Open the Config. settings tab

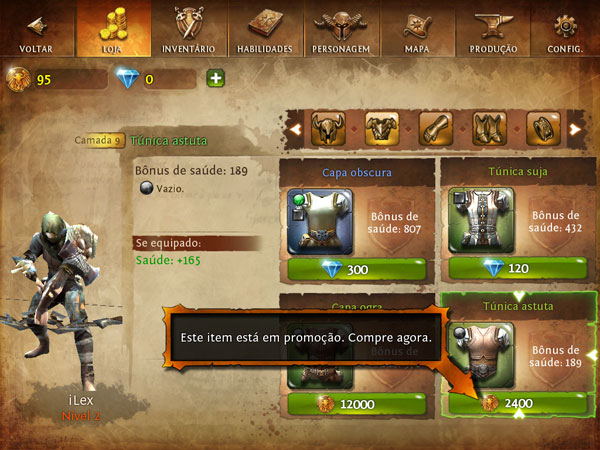click(566, 28)
